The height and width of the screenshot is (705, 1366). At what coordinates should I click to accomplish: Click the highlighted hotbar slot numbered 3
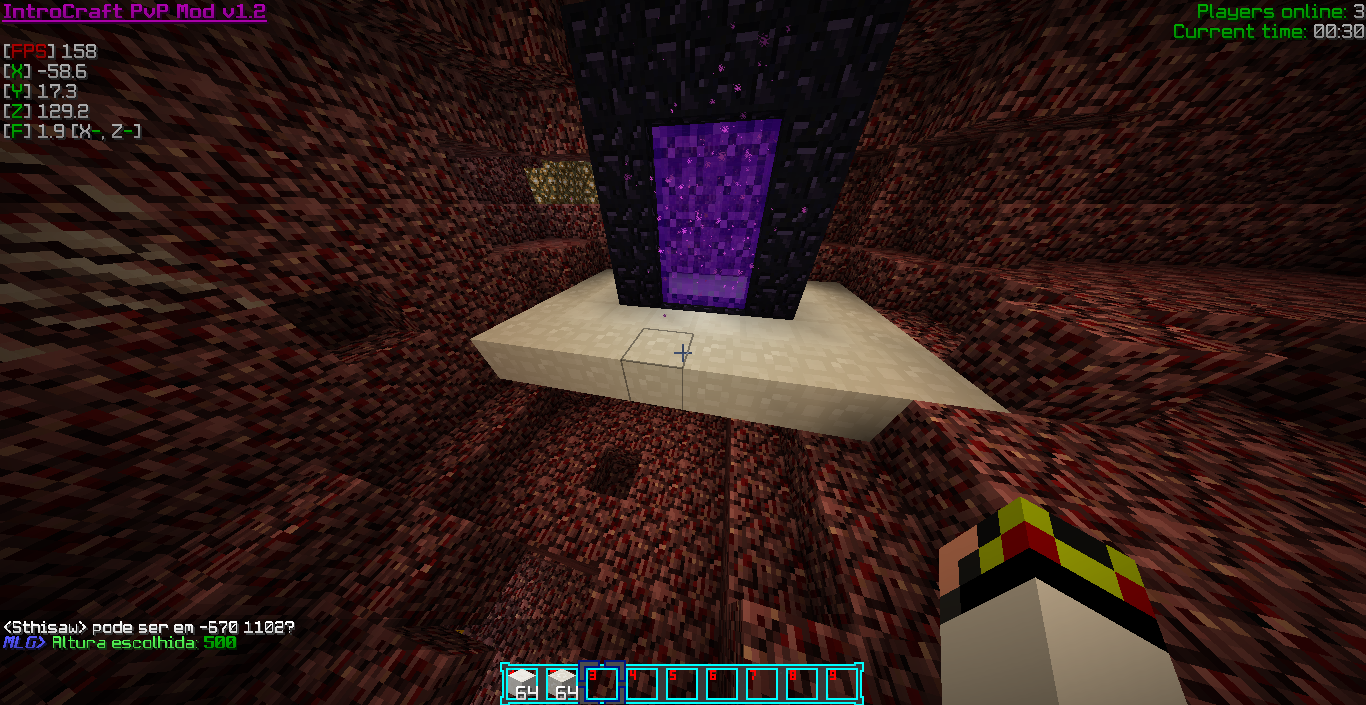tap(602, 684)
